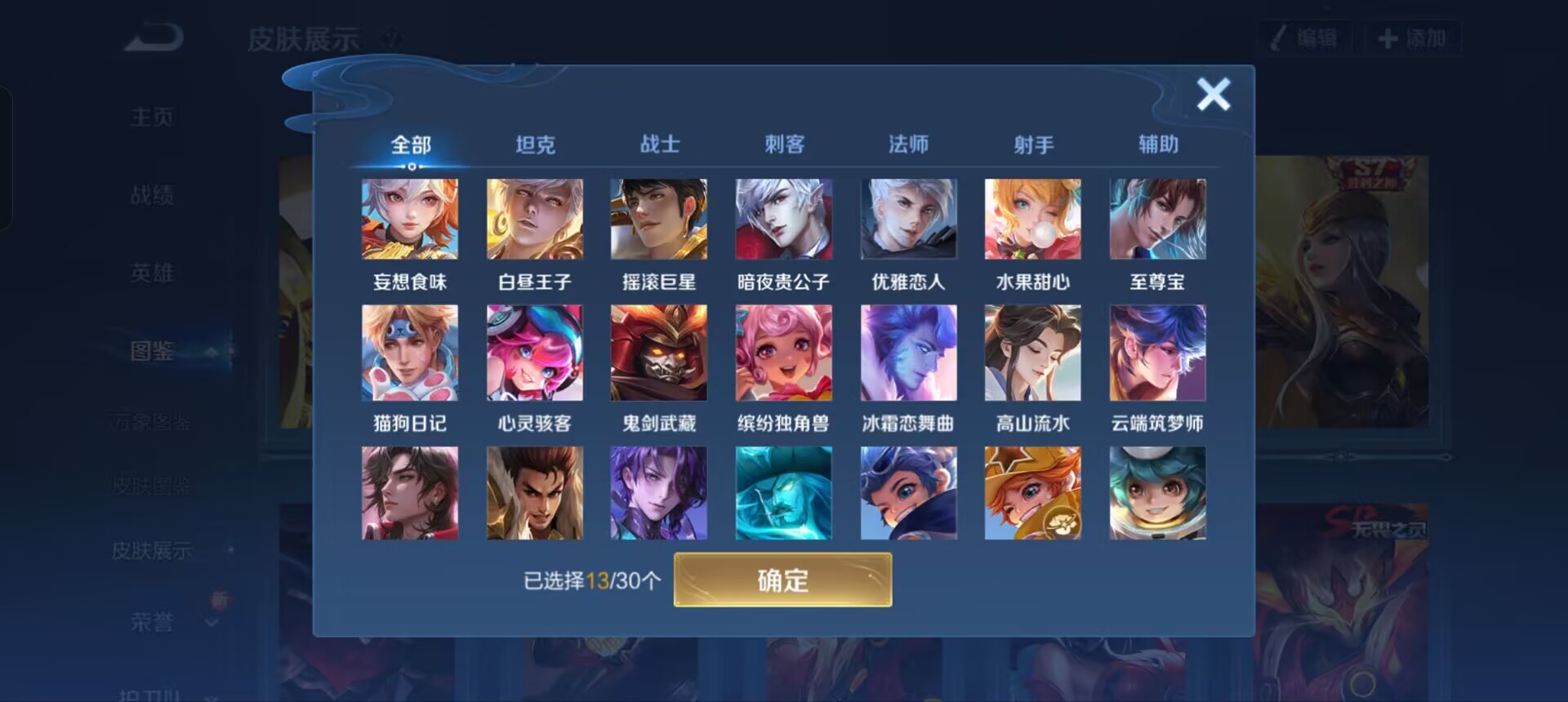Click the 添加 add icon
Screen dimensions: 1568x702
click(1414, 35)
